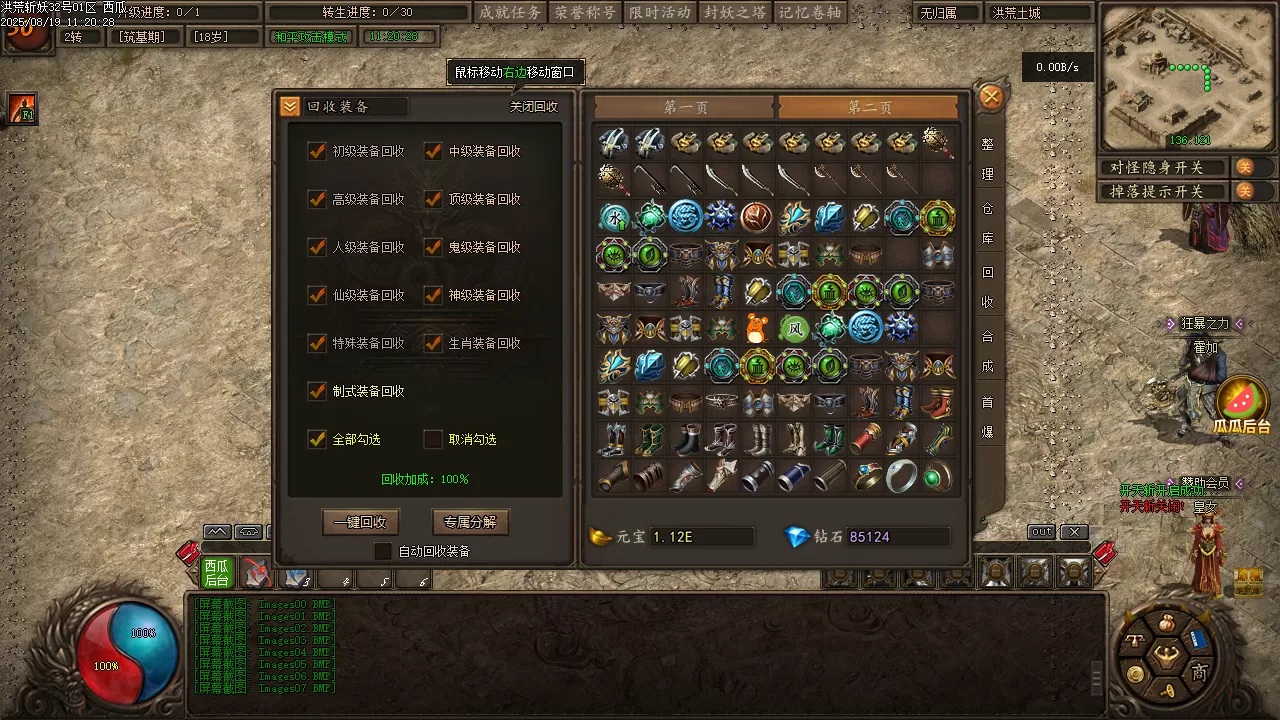Uncheck 神级装备回收 option

[x=434, y=295]
